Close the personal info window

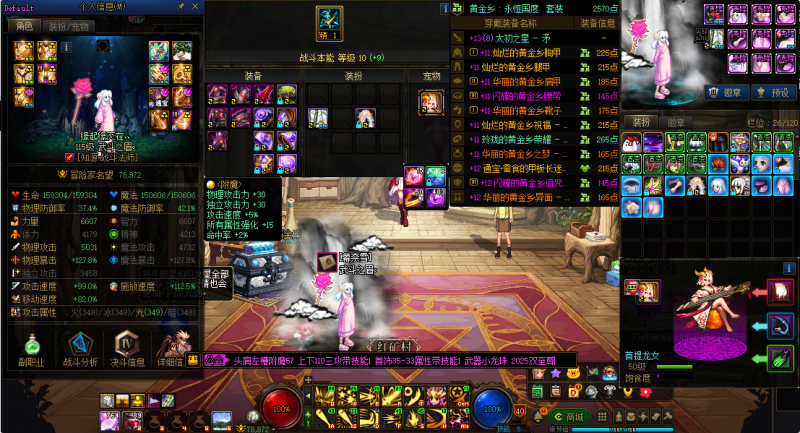[196, 7]
